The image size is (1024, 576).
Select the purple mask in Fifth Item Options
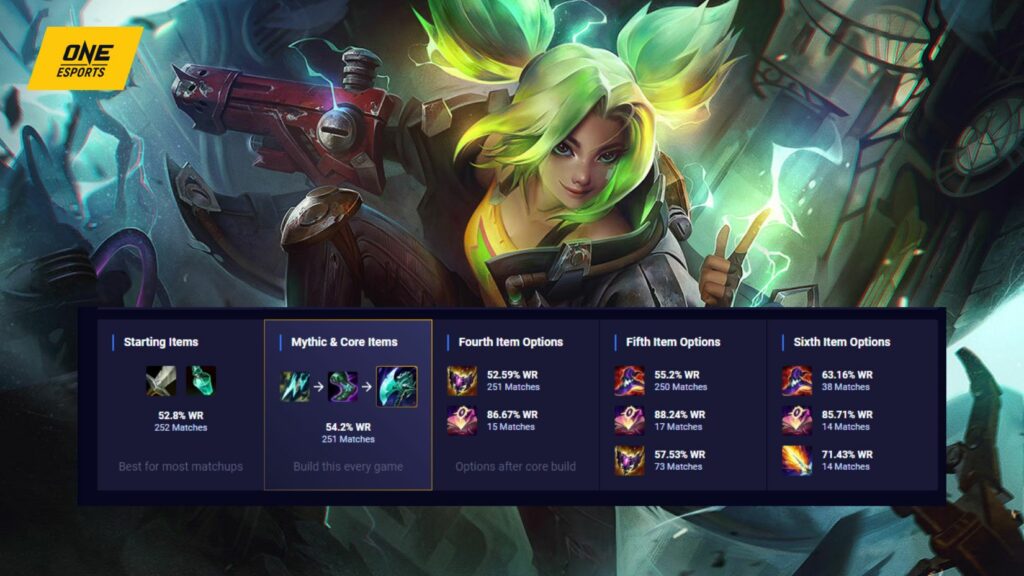(629, 460)
